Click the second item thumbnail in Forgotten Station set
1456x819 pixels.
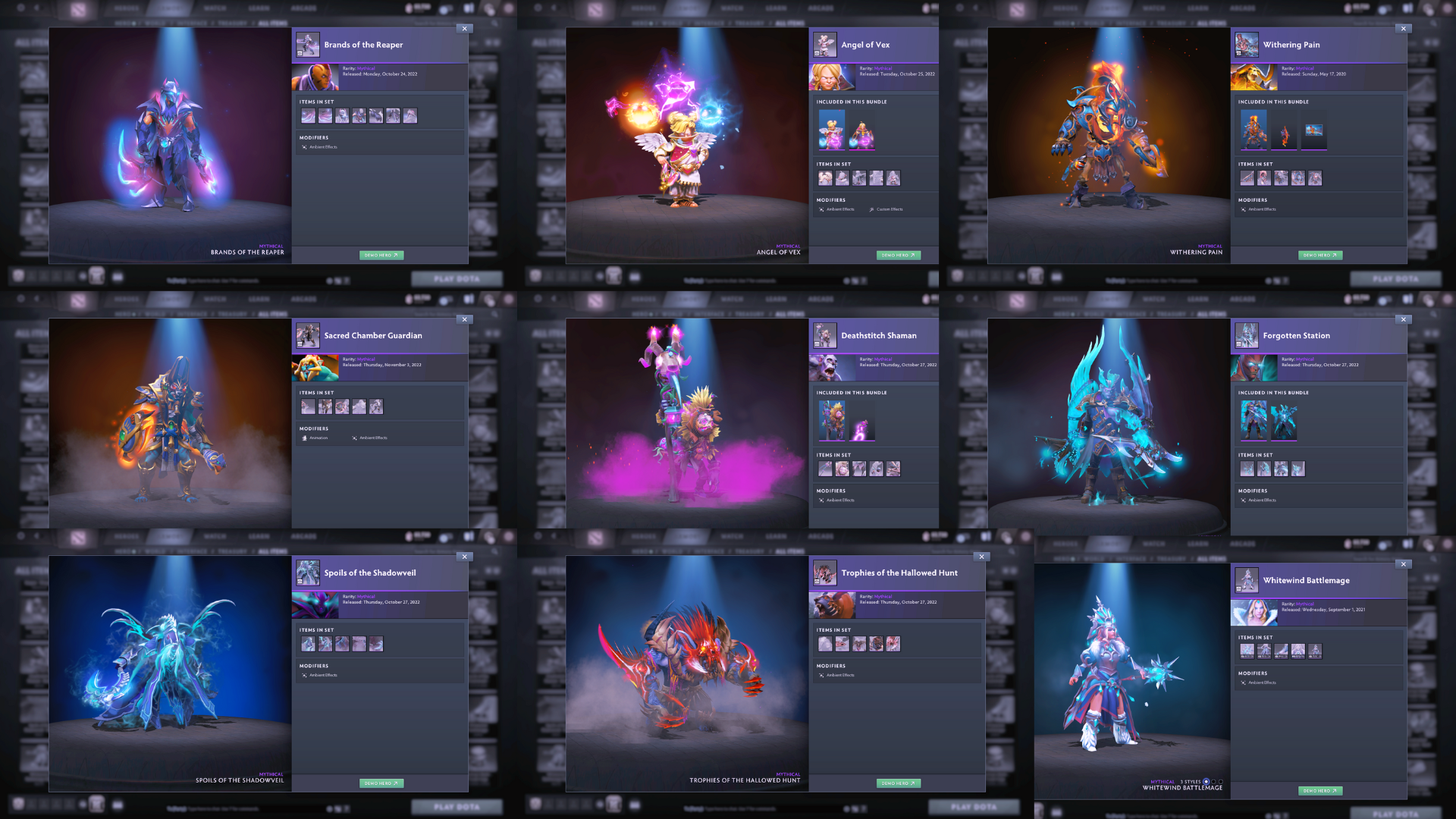click(x=1263, y=469)
